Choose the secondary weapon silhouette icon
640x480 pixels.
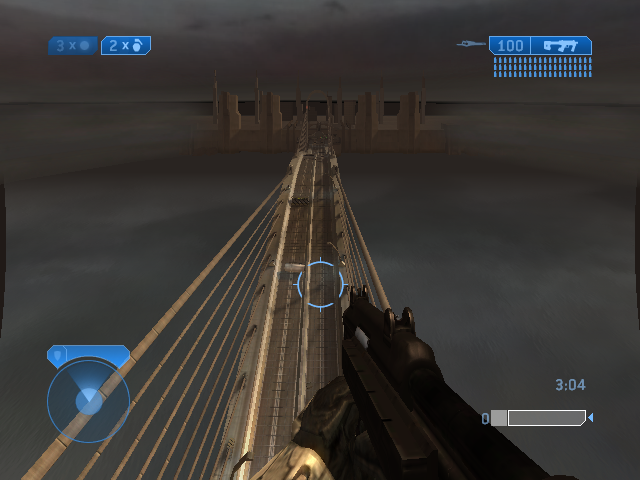click(471, 44)
